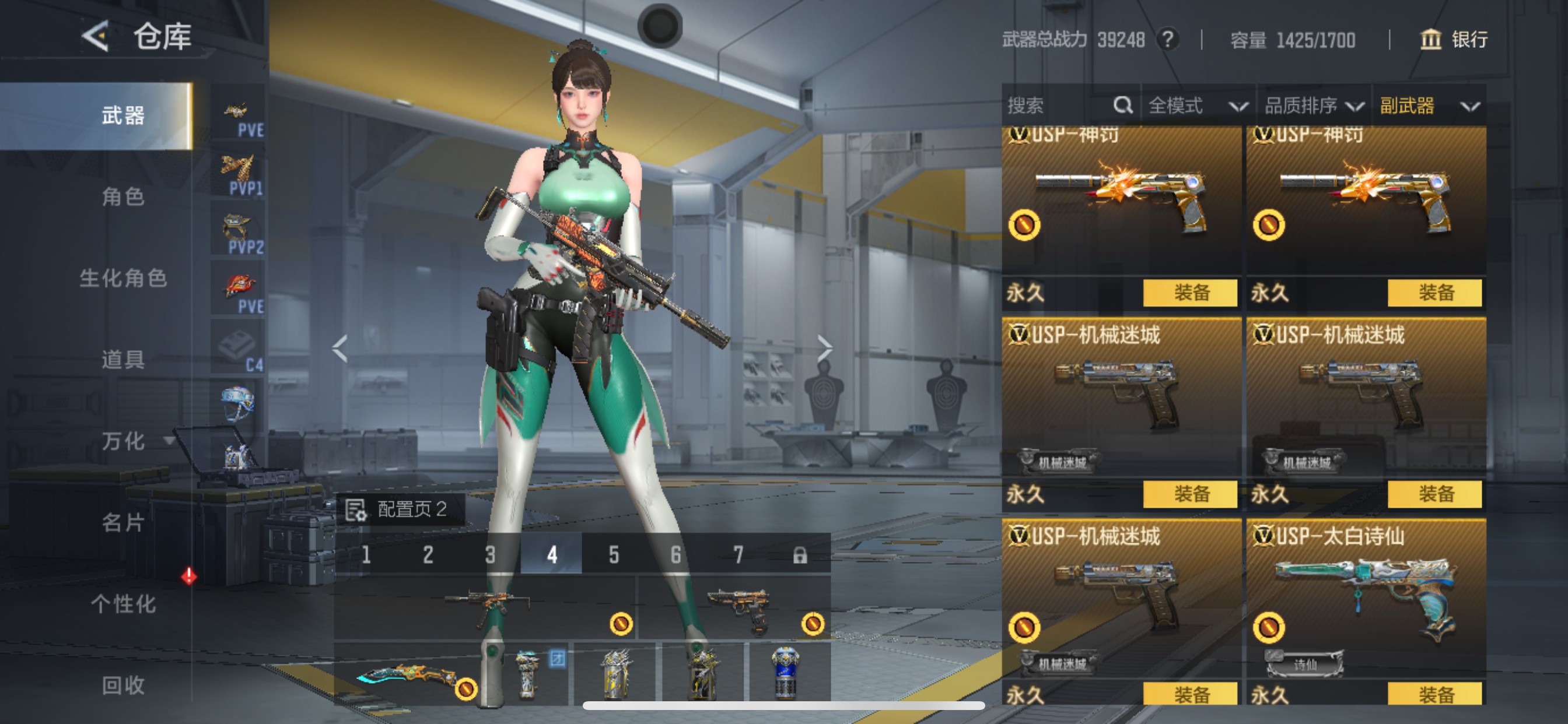Open the 名片 name card menu
Image resolution: width=1568 pixels, height=724 pixels.
(x=123, y=522)
